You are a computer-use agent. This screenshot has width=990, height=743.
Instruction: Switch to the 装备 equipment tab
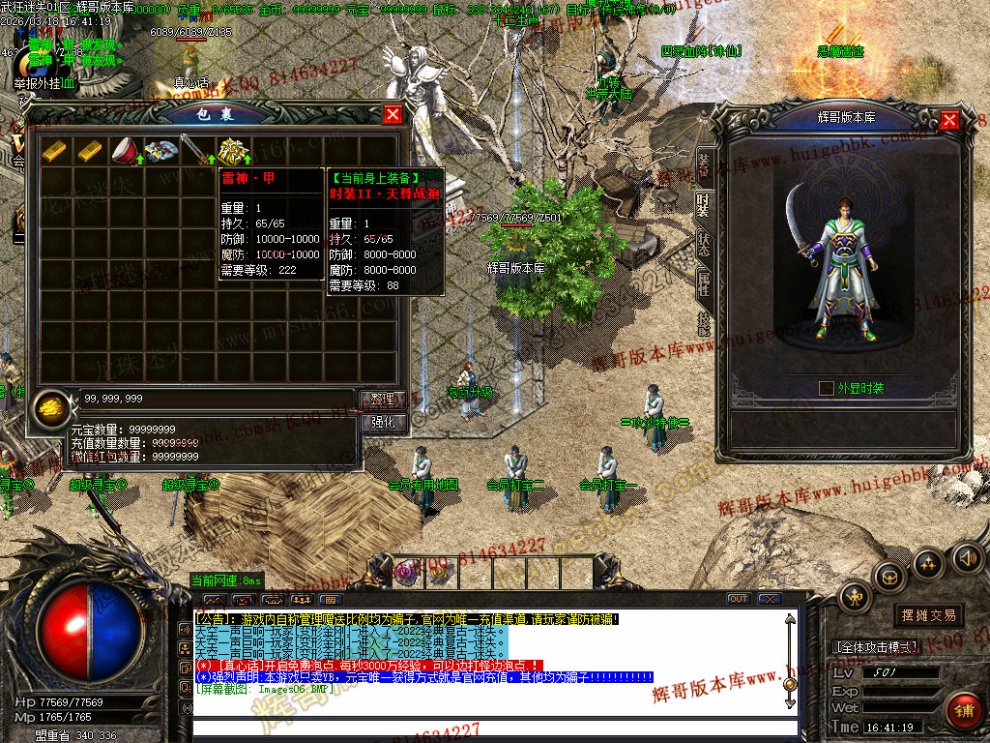click(x=705, y=164)
